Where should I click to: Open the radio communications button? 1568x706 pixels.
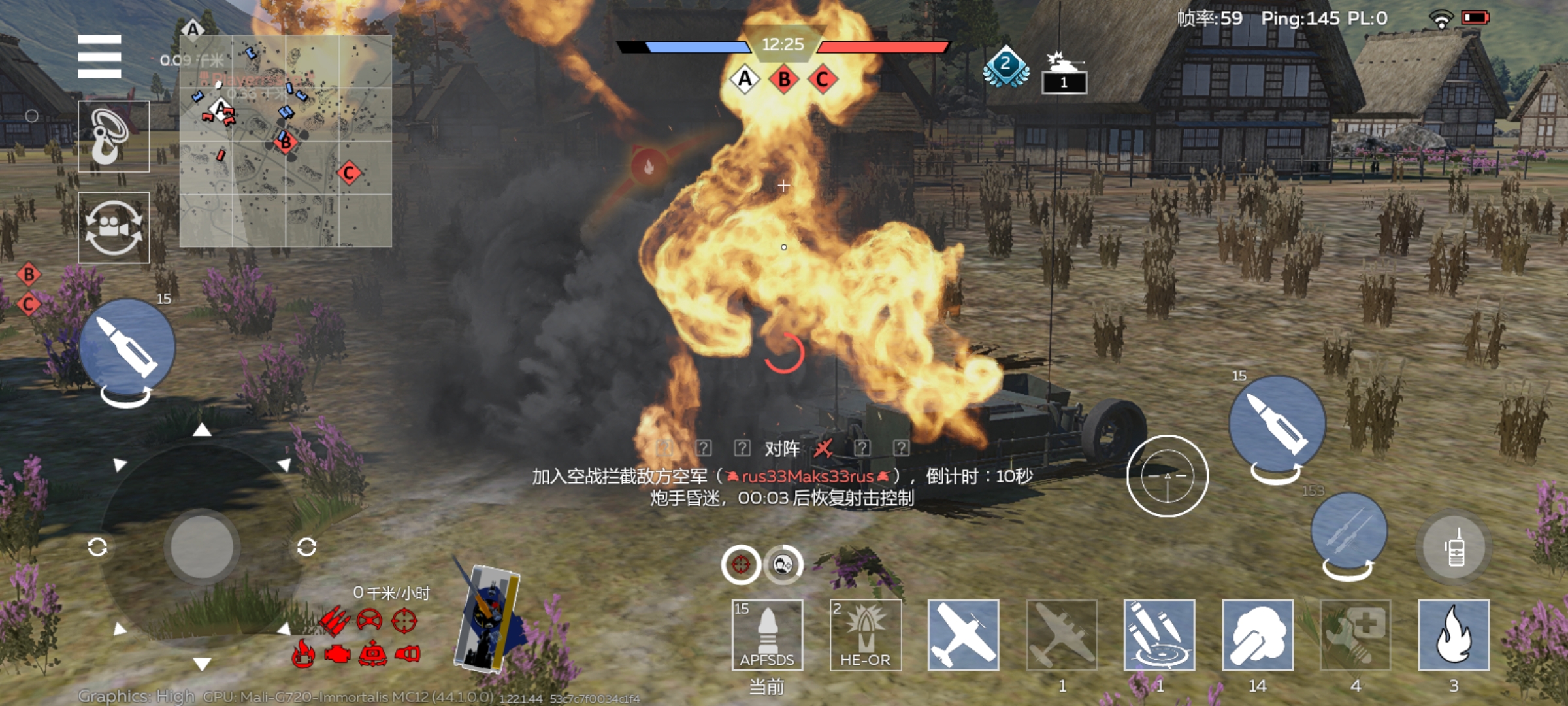coord(1455,548)
